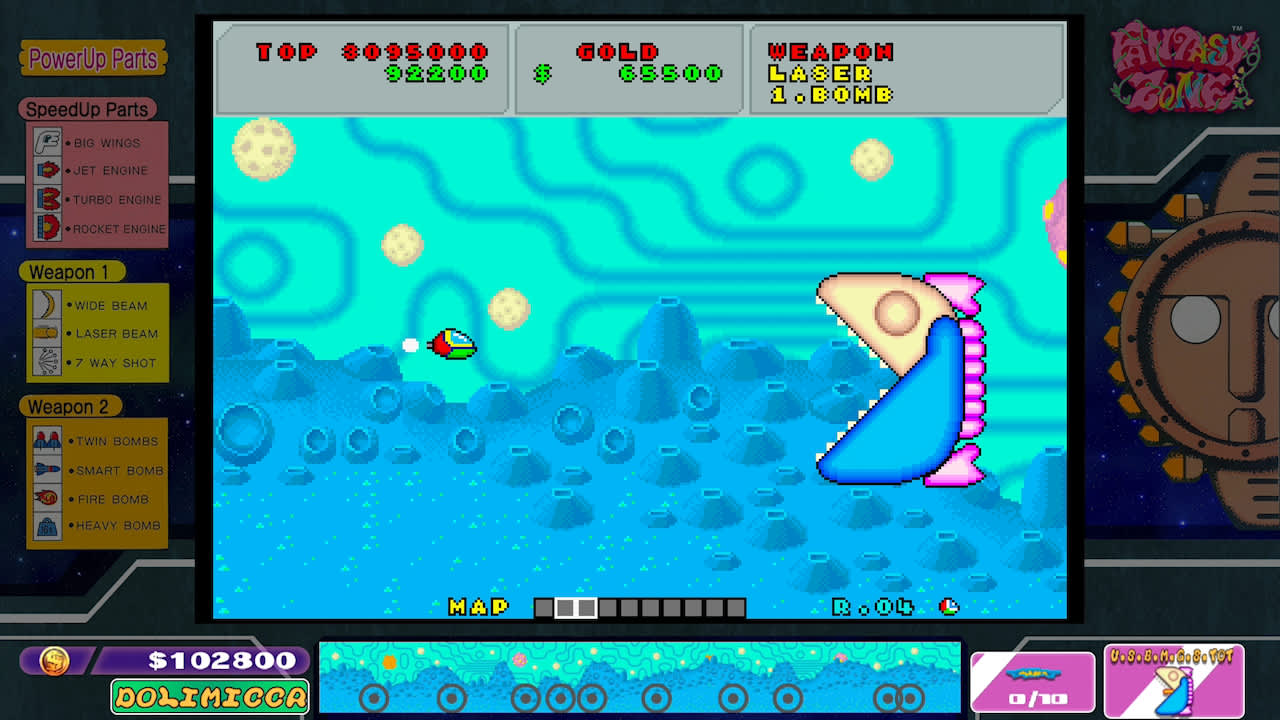Click the highlighted segment on the MAP bar
The height and width of the screenshot is (720, 1280).
point(573,606)
